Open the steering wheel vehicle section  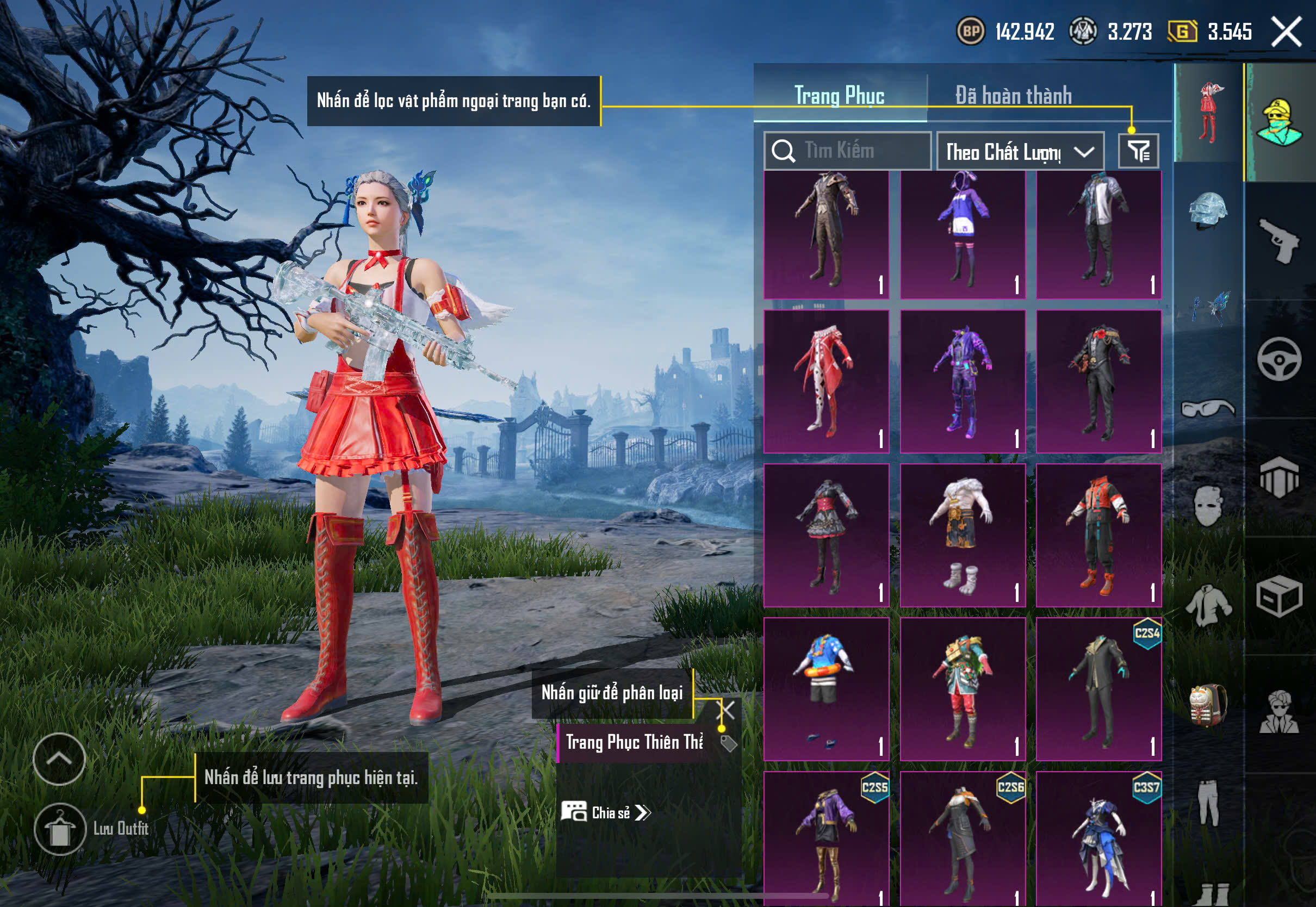[x=1280, y=359]
